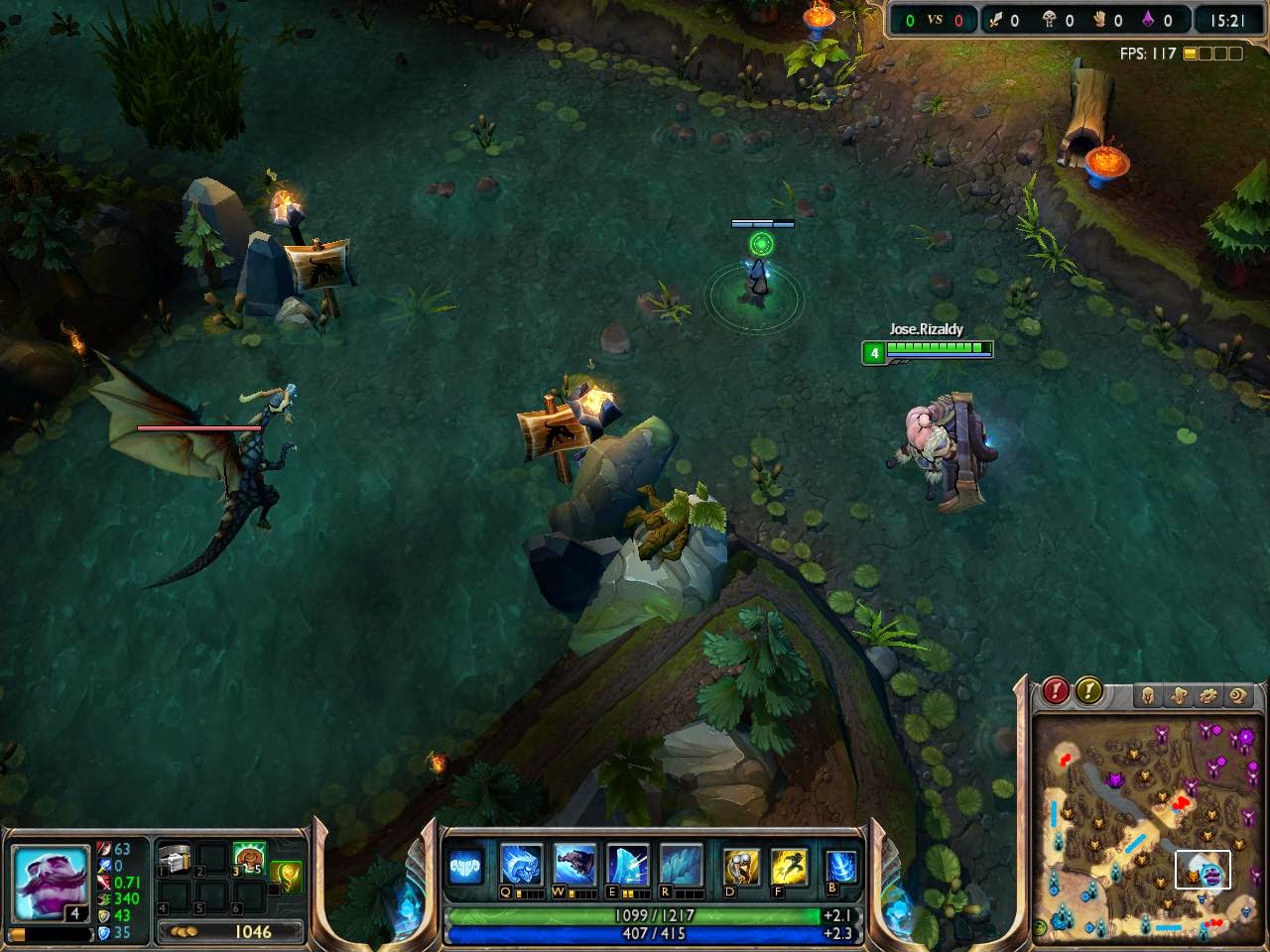1270x952 pixels.
Task: Click empty inventory slot 6
Action: pos(248,897)
